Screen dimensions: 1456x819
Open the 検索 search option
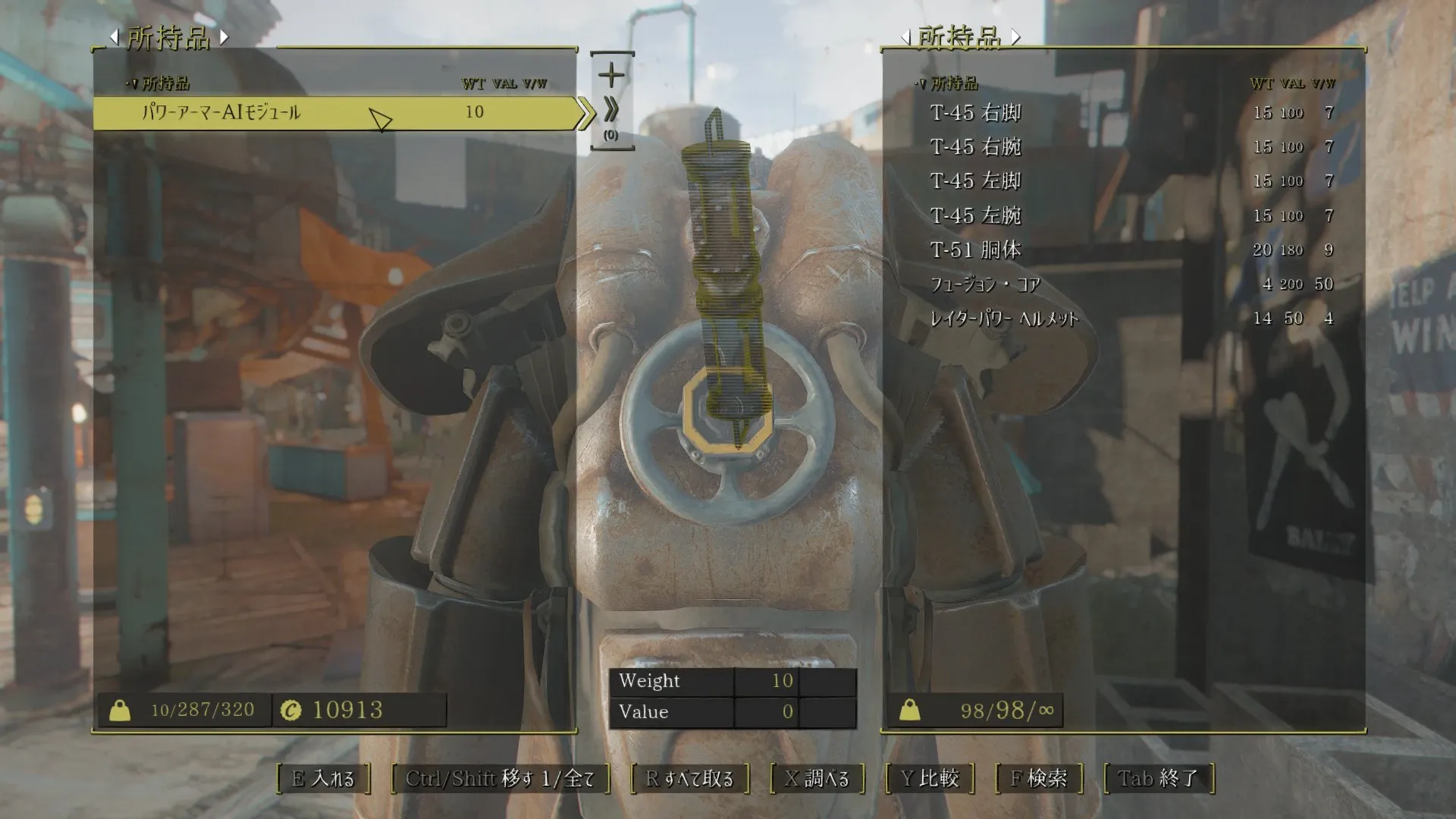1038,779
